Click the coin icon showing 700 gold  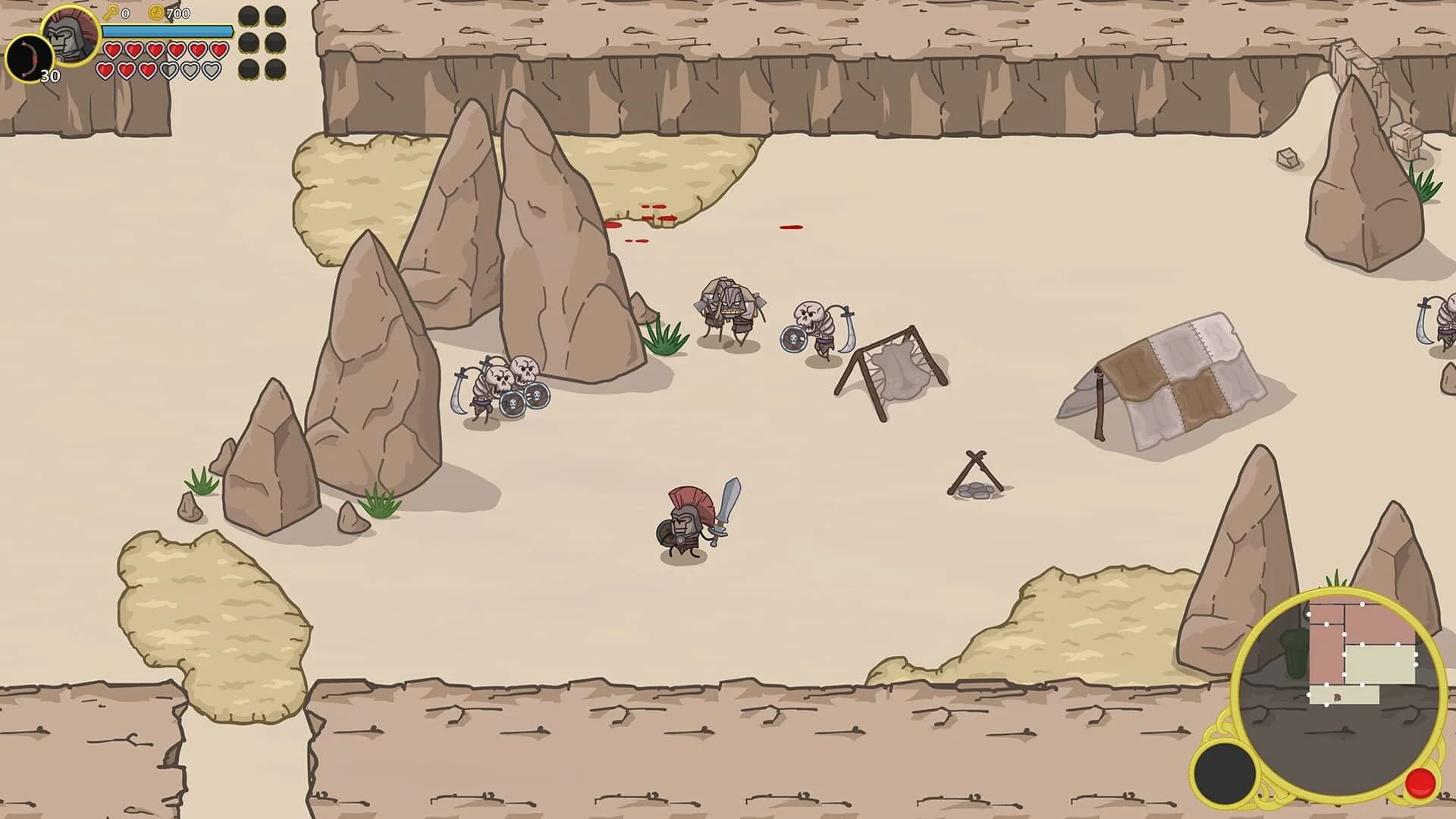pos(156,12)
